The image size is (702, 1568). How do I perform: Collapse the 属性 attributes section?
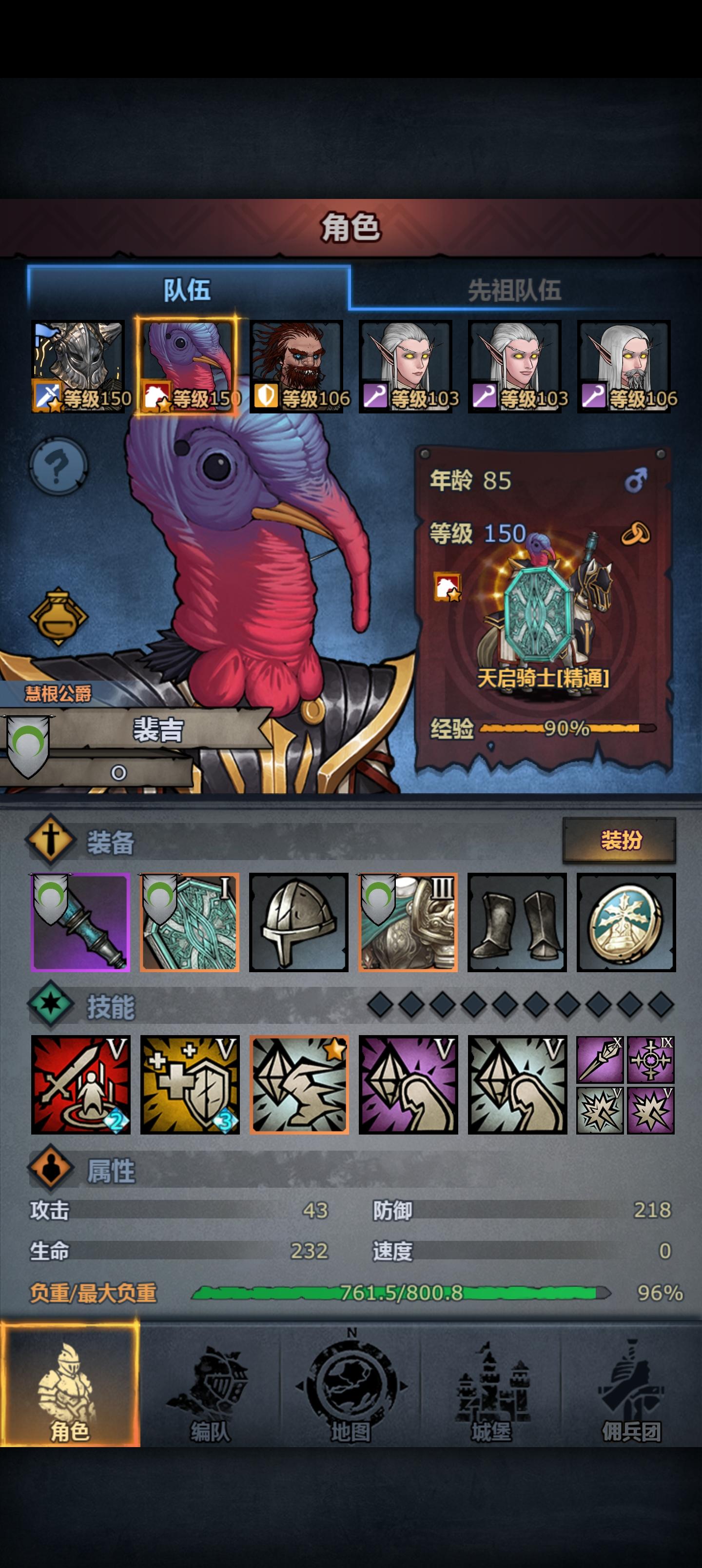click(x=91, y=1175)
